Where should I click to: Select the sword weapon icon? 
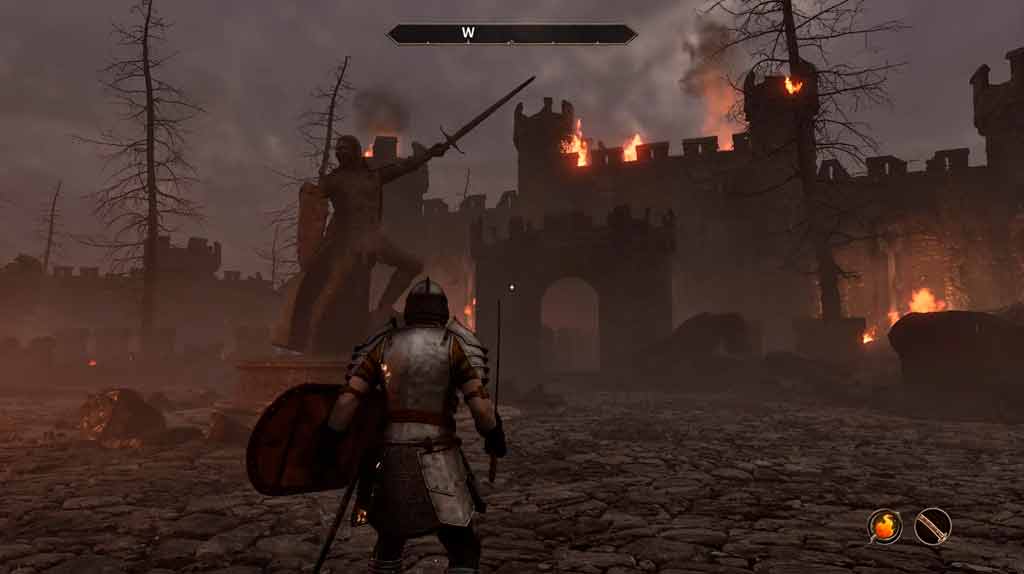(x=932, y=526)
